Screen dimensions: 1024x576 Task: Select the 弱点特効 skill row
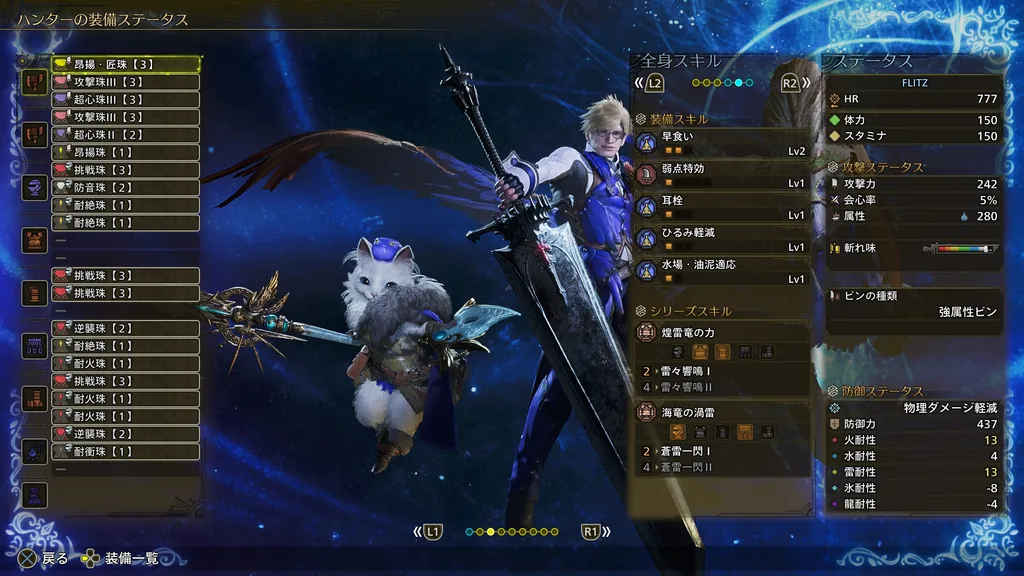(x=721, y=175)
